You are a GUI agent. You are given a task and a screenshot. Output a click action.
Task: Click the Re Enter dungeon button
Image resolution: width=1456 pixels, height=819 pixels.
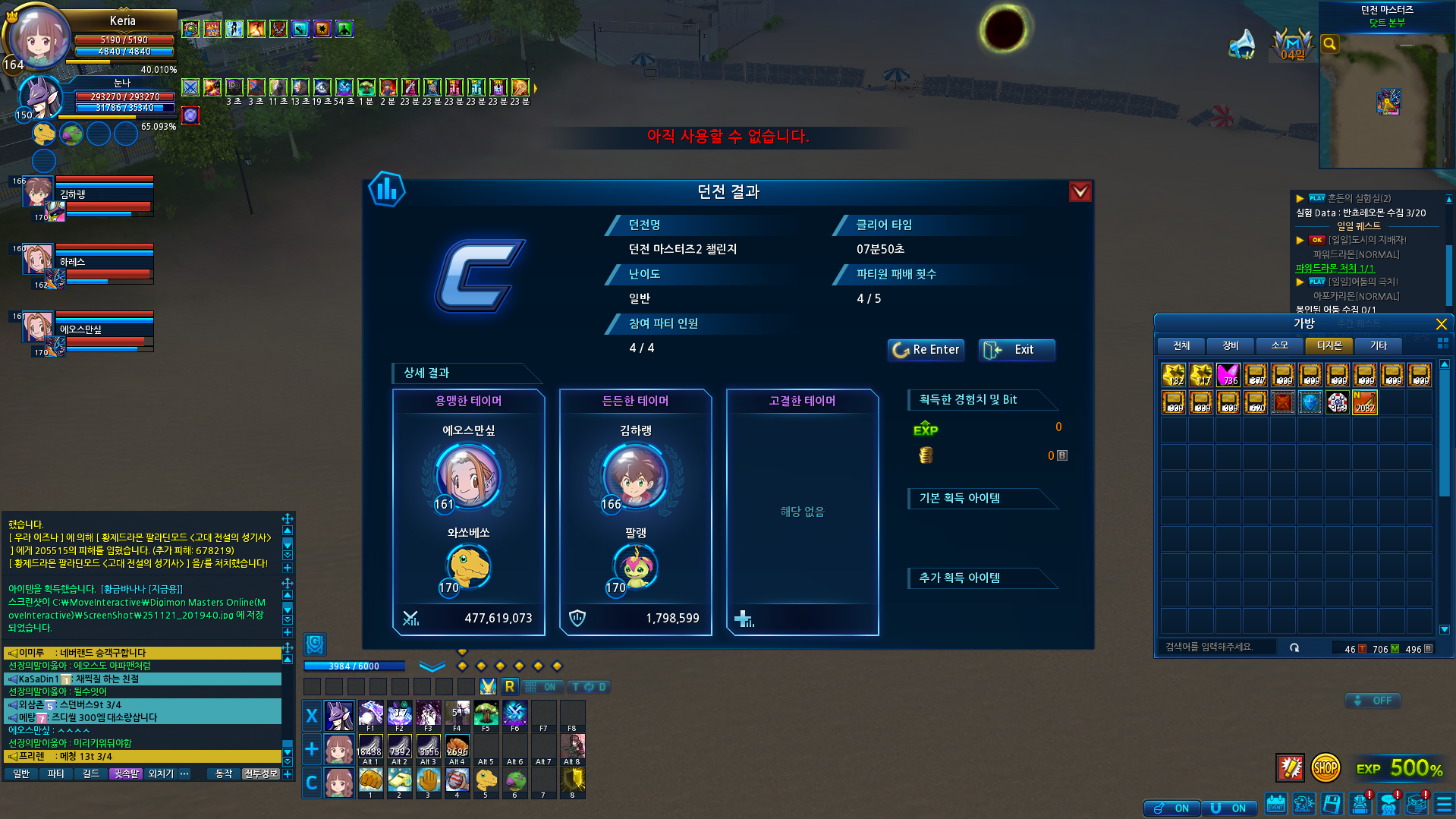pyautogui.click(x=926, y=350)
